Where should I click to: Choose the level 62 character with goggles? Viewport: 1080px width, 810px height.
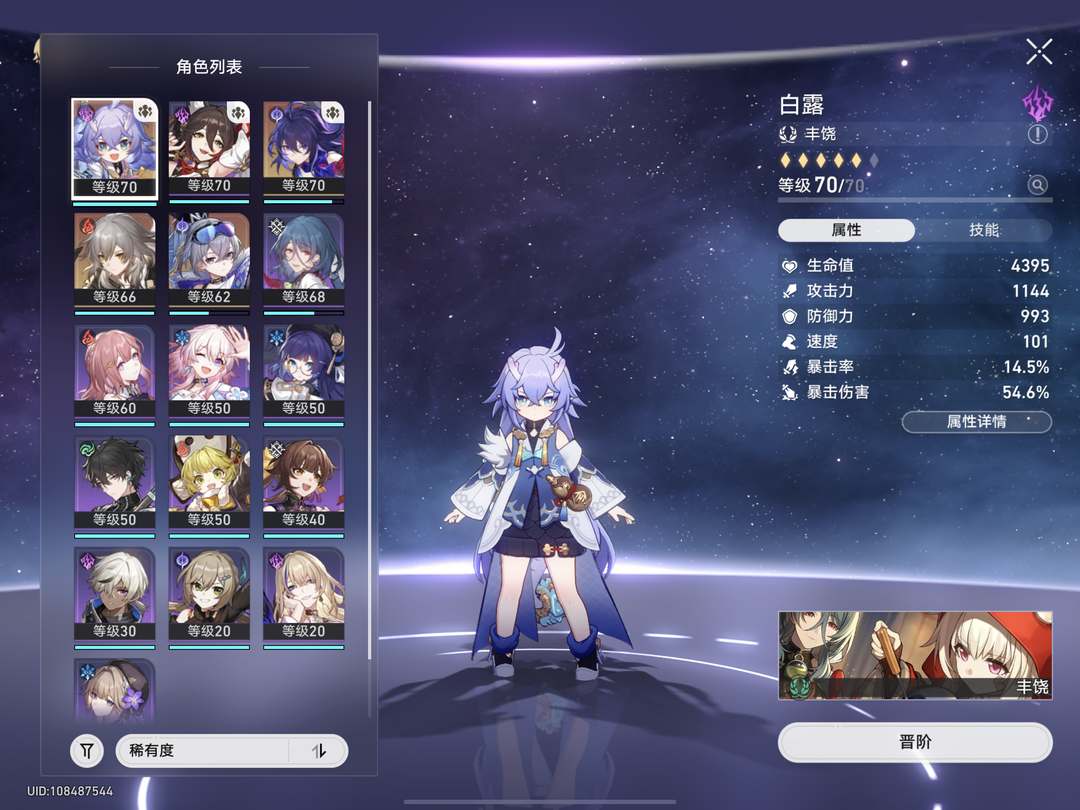coord(209,260)
